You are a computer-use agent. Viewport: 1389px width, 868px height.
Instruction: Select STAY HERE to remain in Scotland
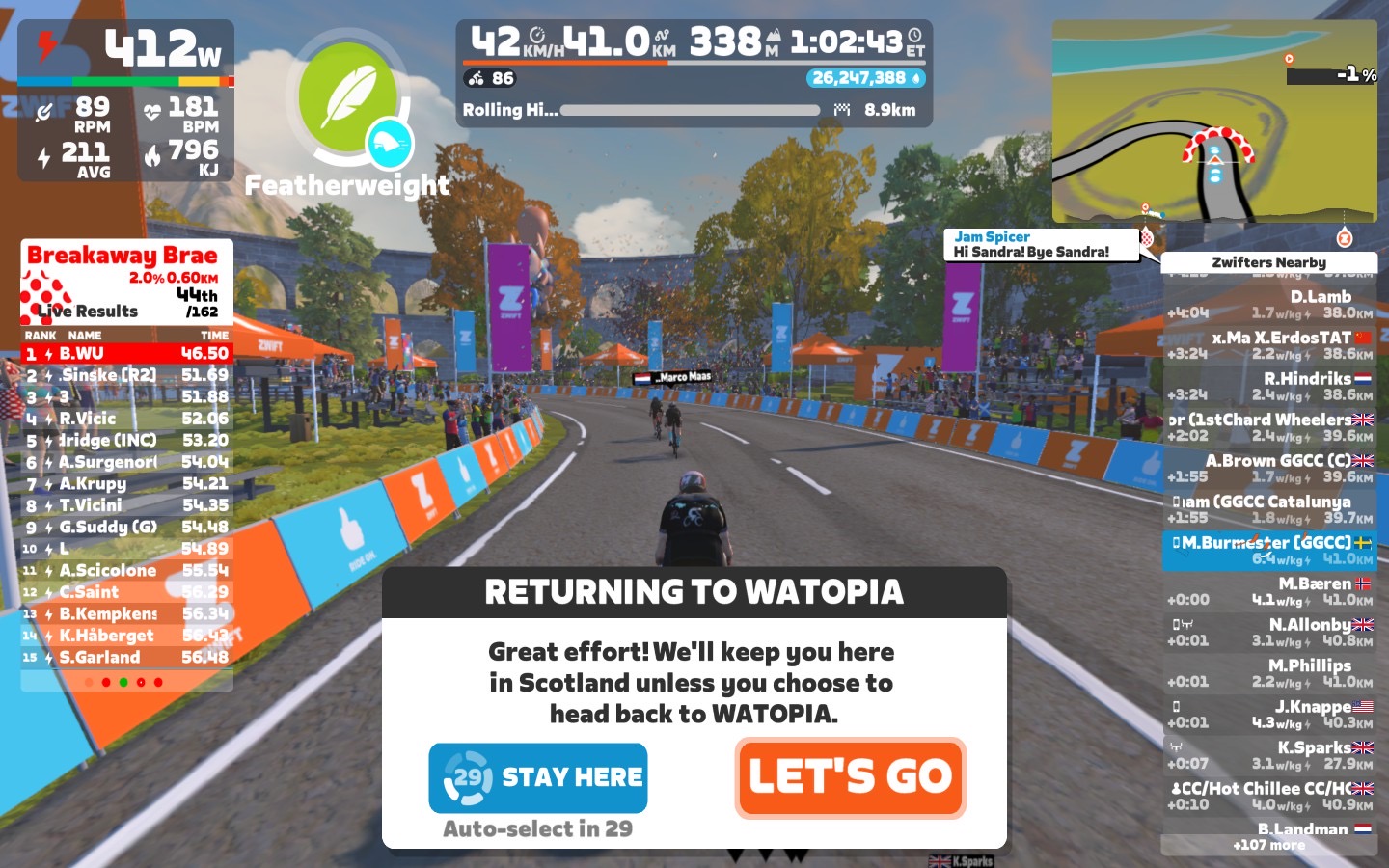(538, 777)
